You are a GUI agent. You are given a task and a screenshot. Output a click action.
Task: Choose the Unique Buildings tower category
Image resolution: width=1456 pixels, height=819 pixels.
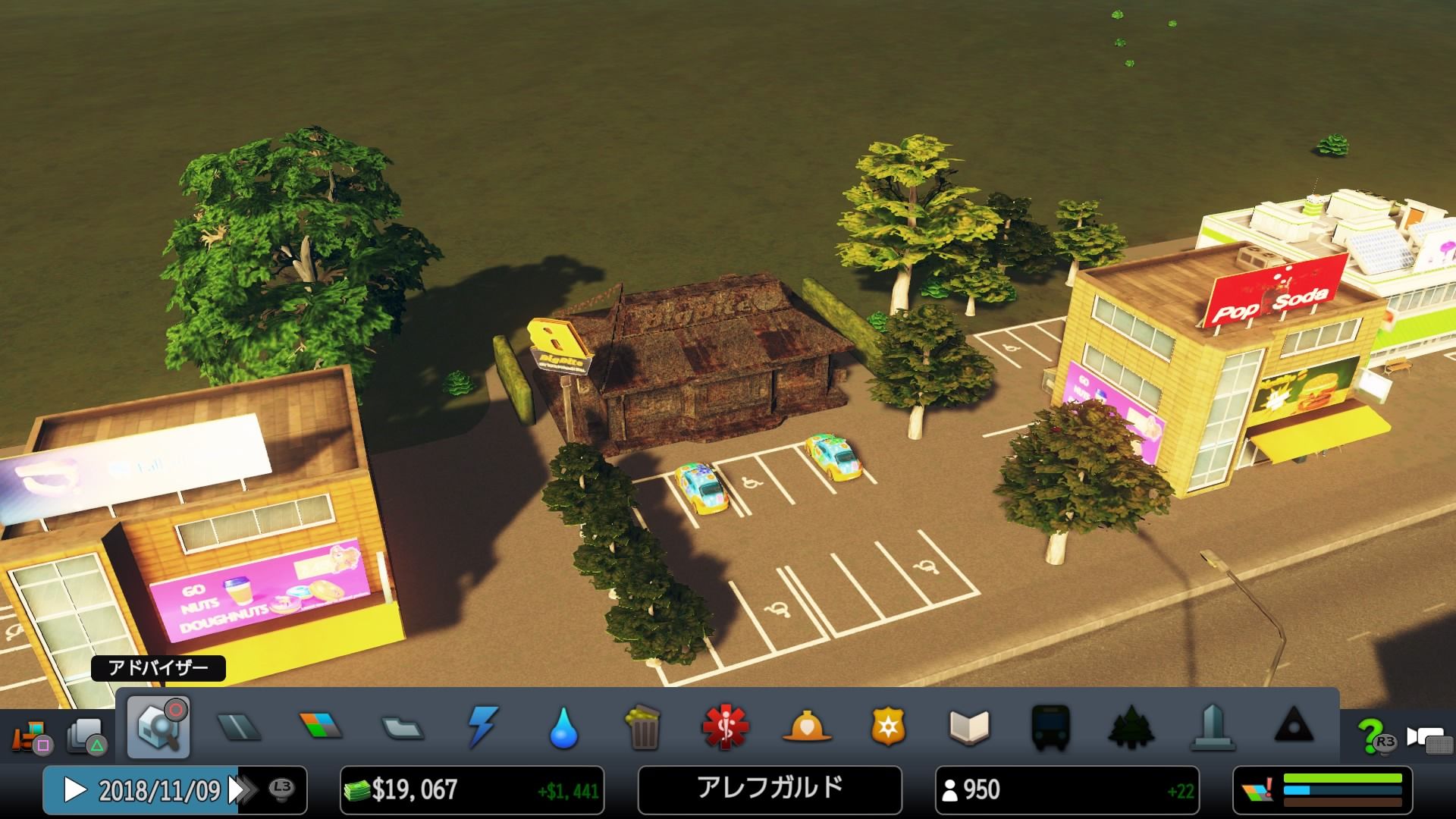click(1213, 727)
